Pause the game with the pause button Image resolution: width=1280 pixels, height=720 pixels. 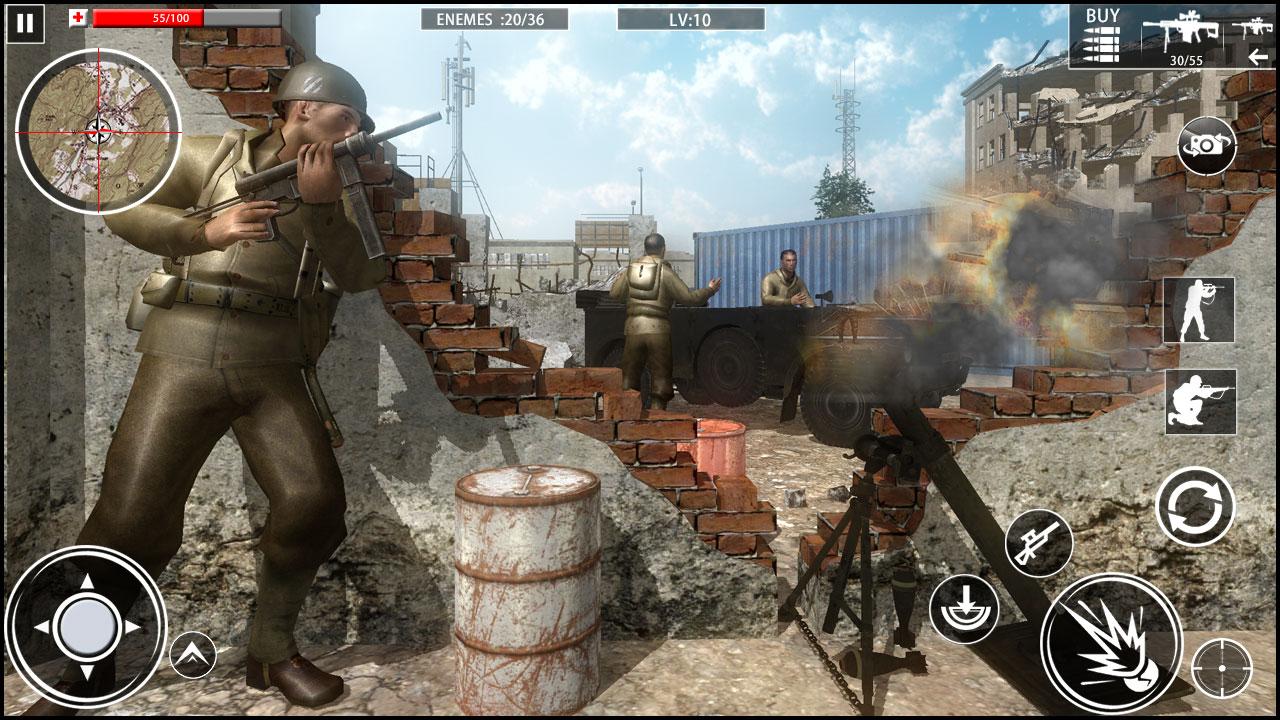pyautogui.click(x=25, y=23)
